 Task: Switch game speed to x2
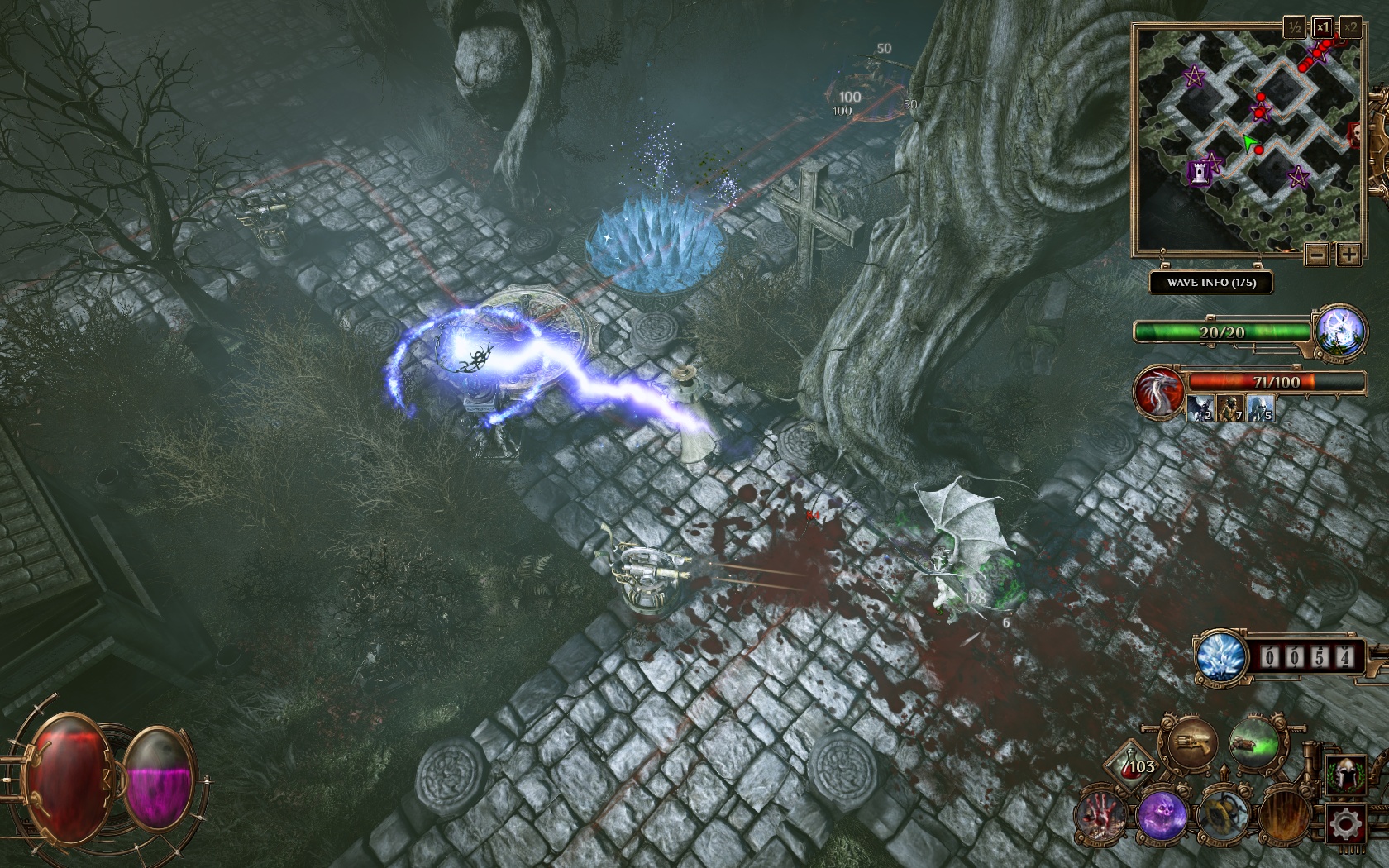1350,27
